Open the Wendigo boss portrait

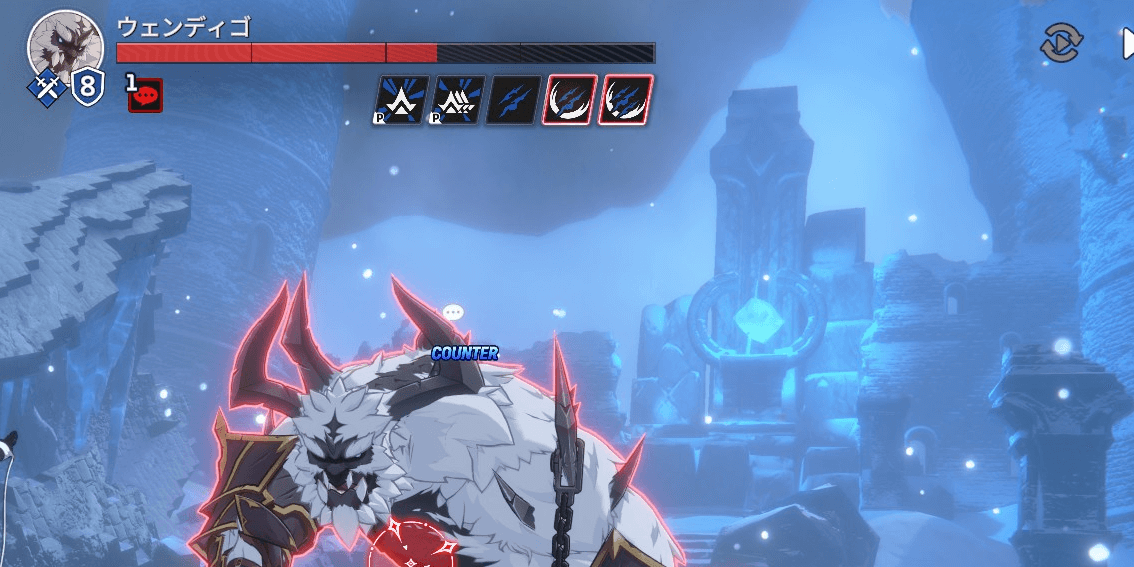point(66,46)
